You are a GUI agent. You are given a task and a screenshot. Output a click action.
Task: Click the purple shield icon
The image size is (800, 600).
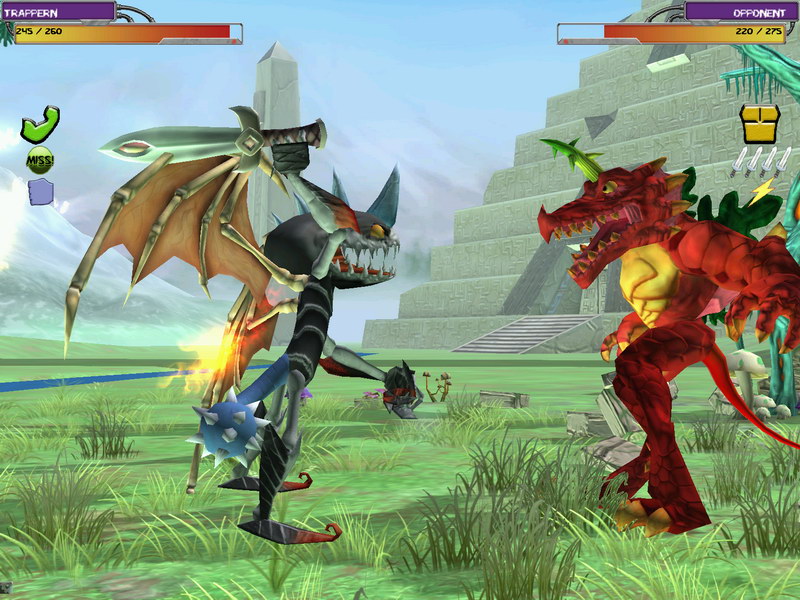tap(40, 191)
